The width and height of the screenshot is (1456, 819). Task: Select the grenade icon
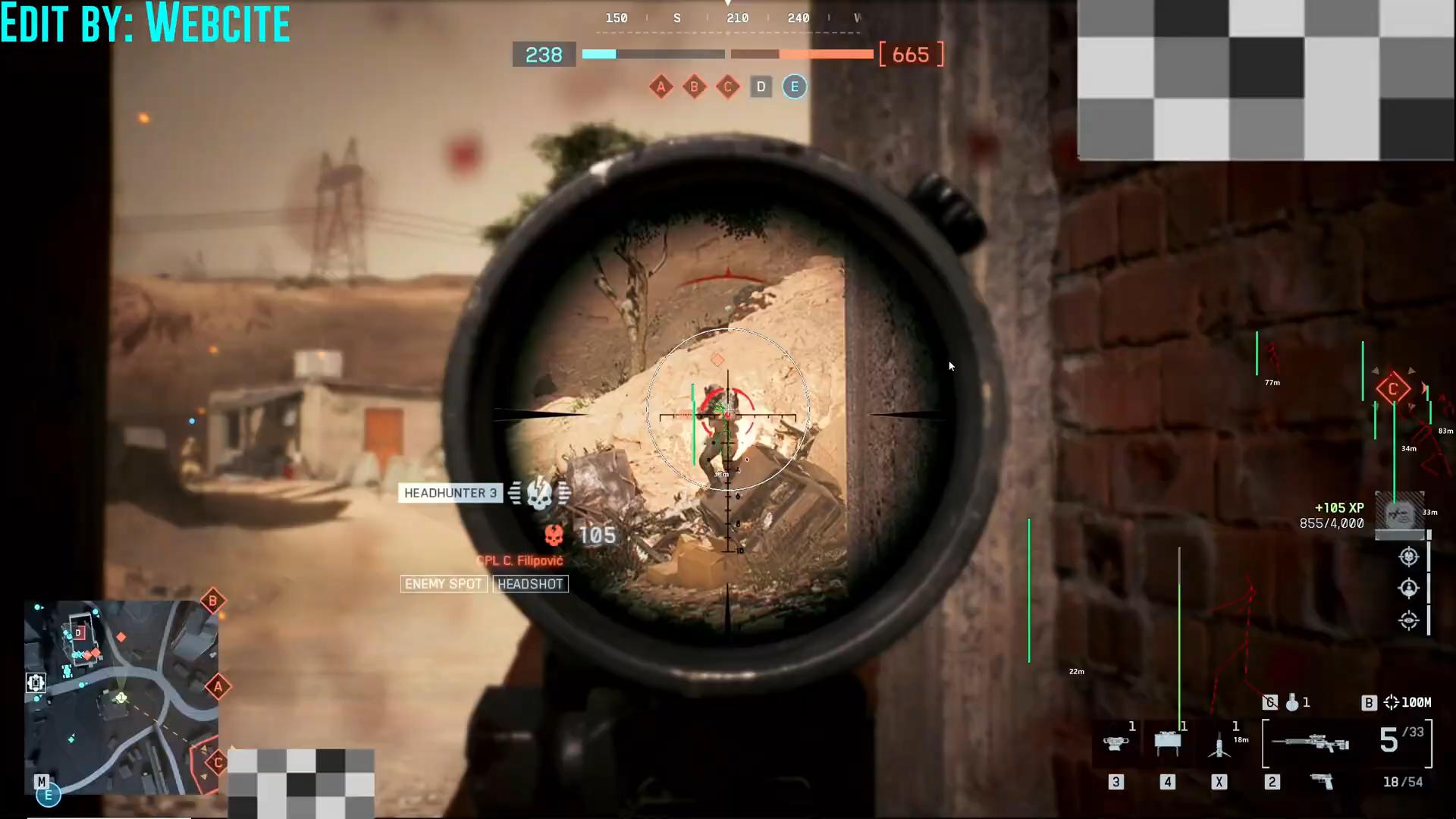(x=1292, y=703)
